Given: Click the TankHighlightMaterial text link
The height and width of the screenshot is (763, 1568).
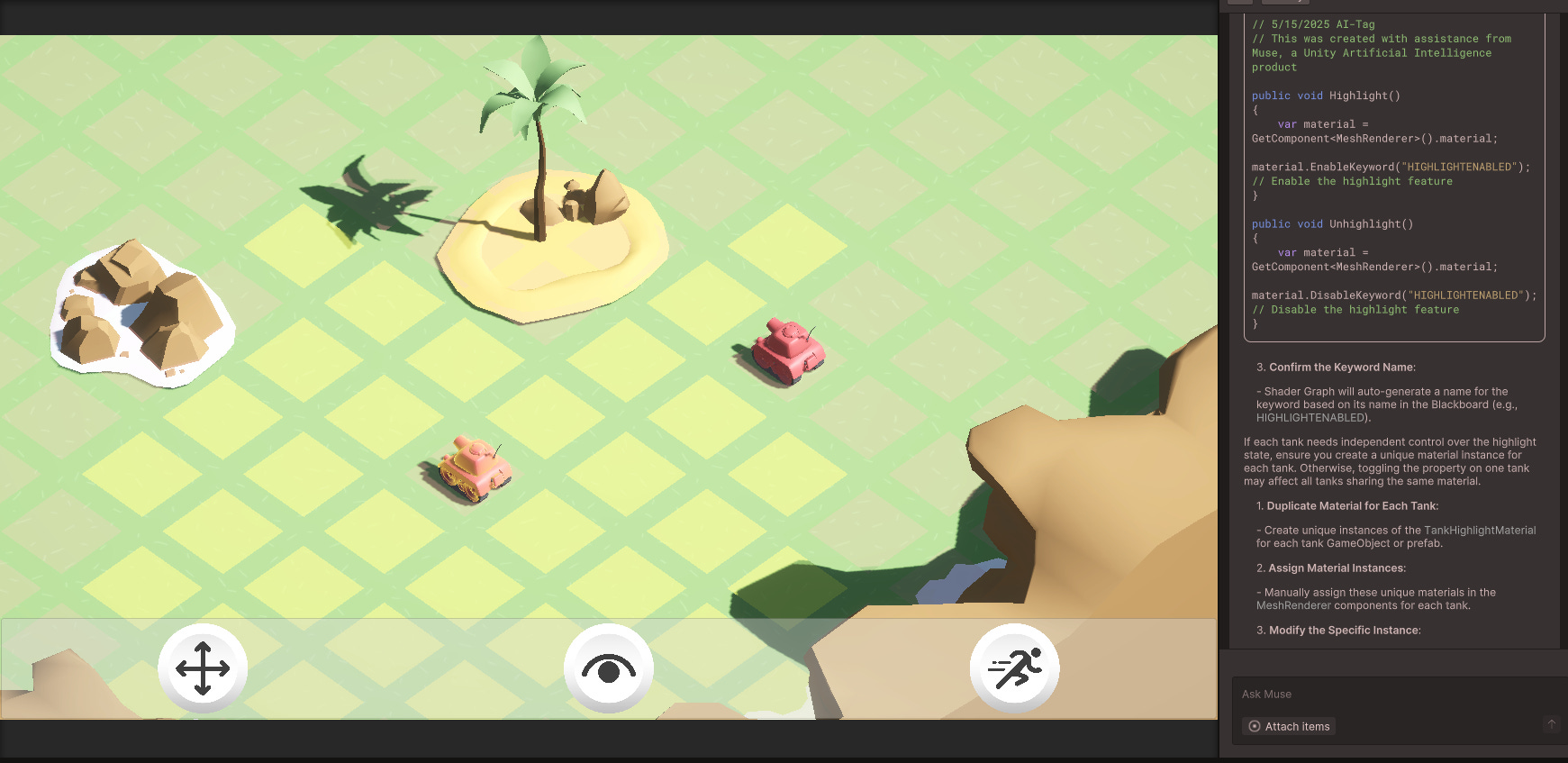Looking at the screenshot, I should (1482, 530).
